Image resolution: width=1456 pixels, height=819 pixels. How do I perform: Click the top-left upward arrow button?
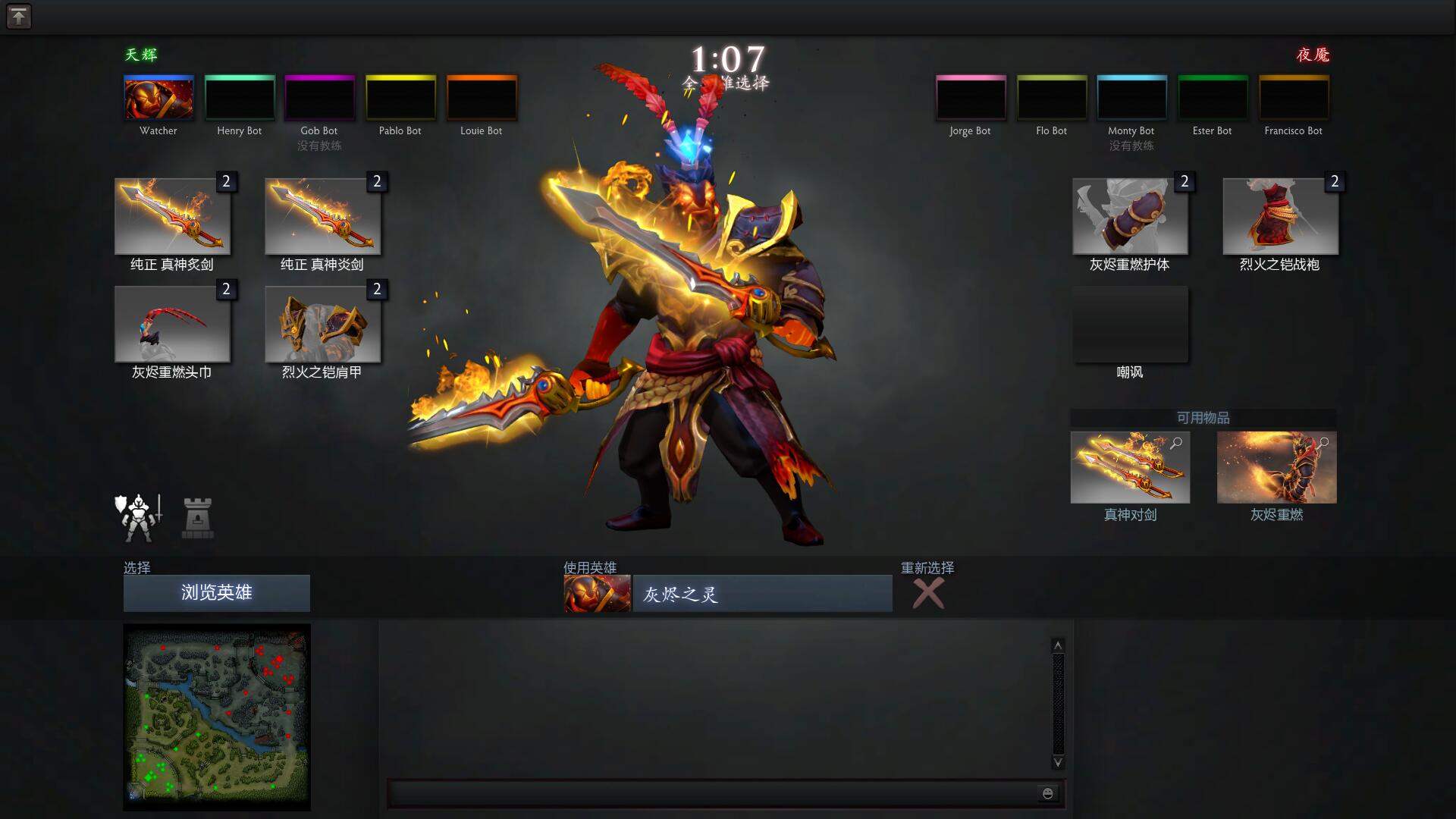pos(19,17)
